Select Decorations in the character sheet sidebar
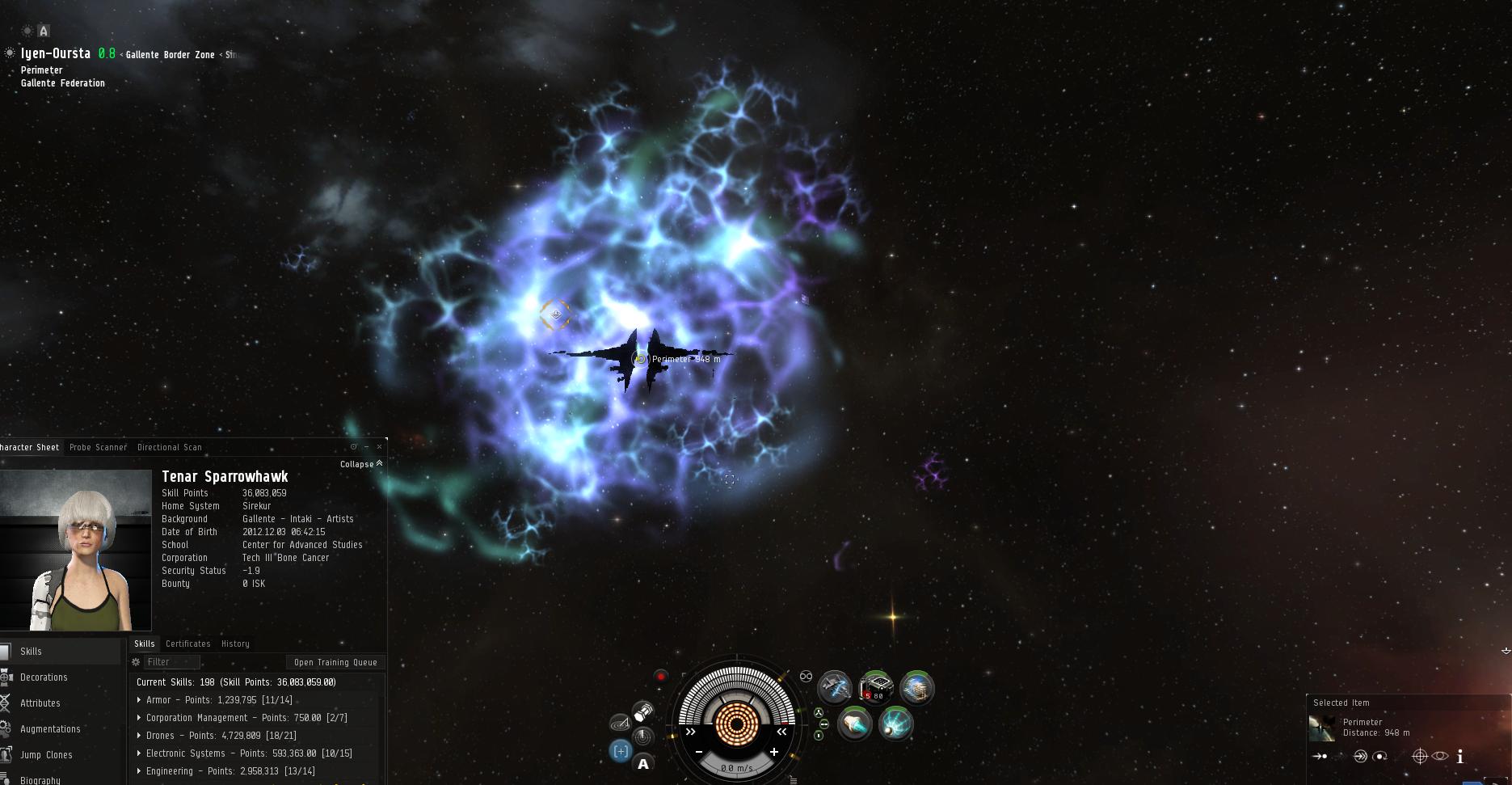Viewport: 1512px width, 785px height. 44,677
